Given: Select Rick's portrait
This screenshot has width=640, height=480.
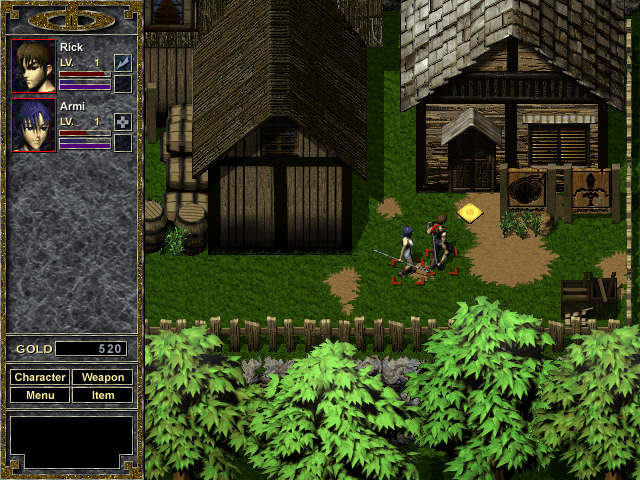Looking at the screenshot, I should click(34, 65).
